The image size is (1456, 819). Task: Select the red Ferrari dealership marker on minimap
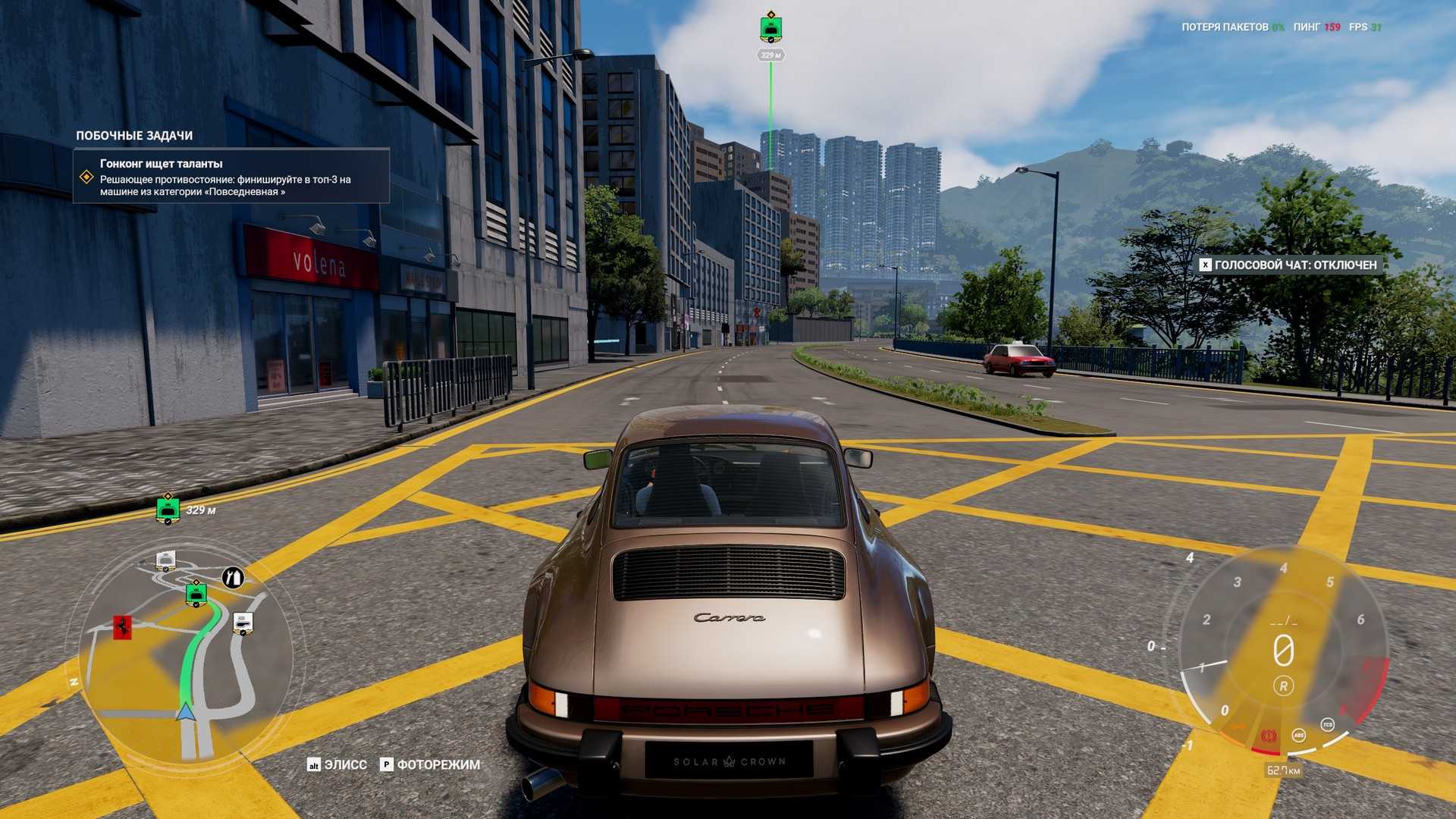pyautogui.click(x=122, y=626)
